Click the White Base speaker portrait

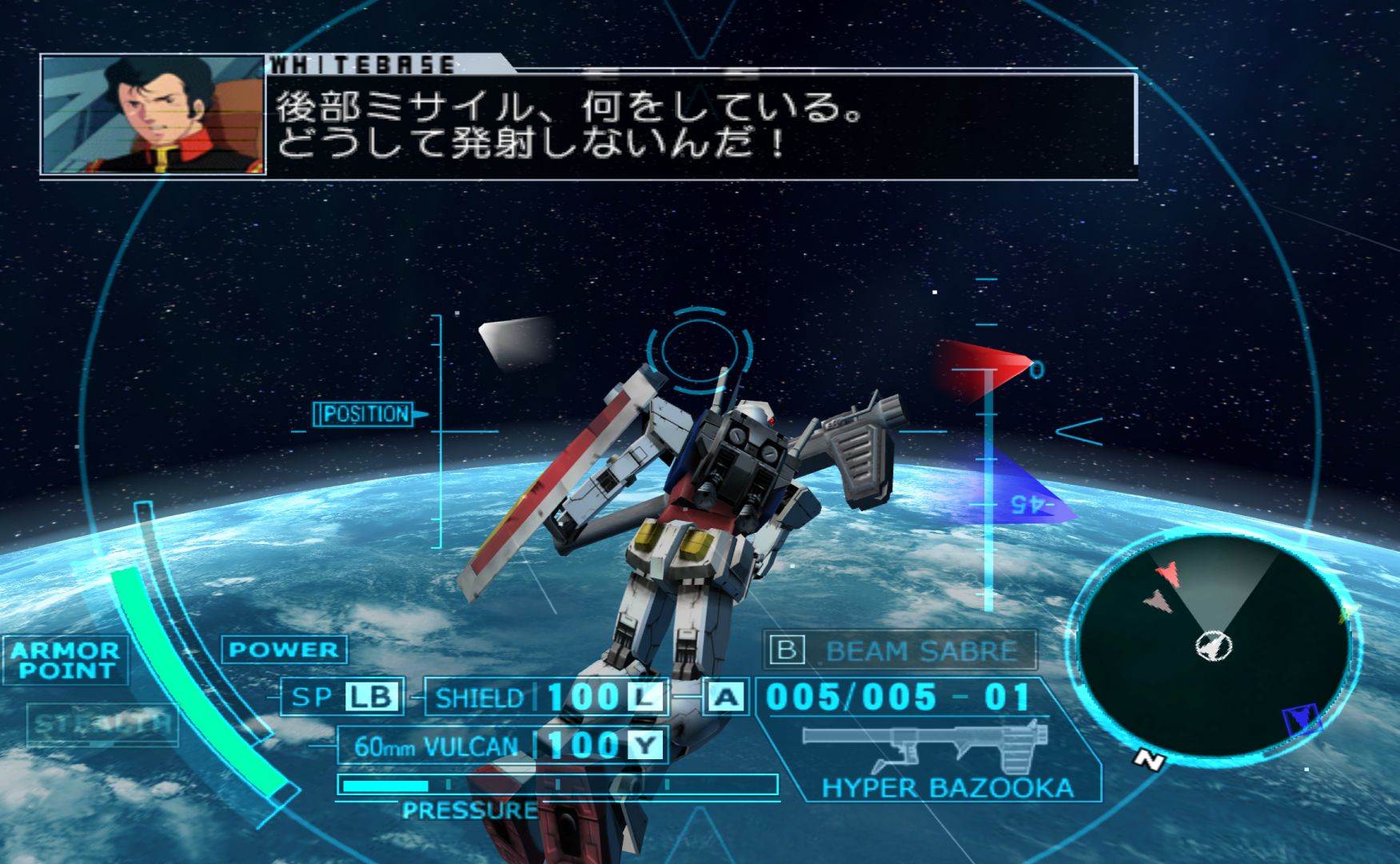coord(153,115)
